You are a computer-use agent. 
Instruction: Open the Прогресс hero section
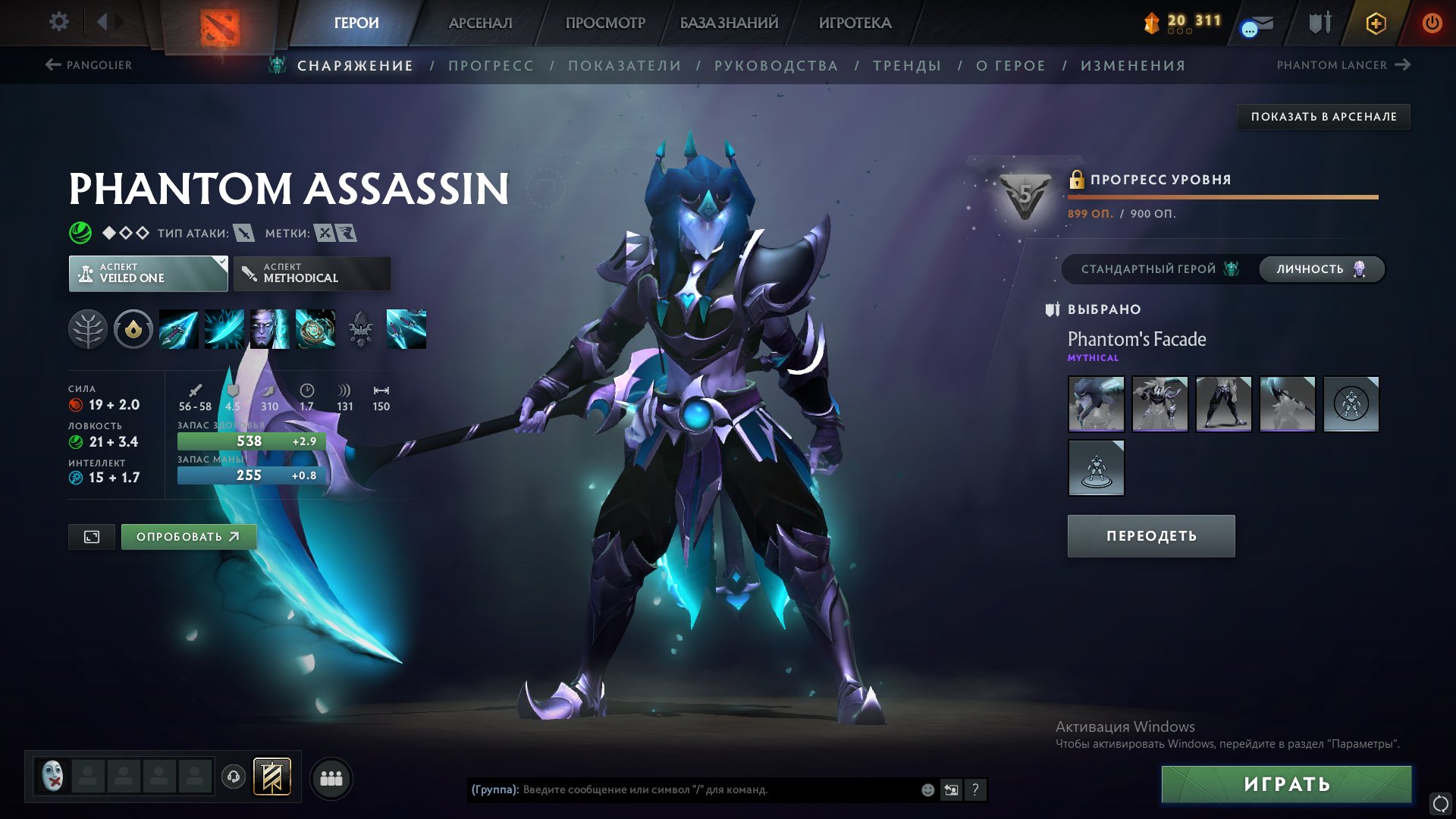(x=491, y=66)
